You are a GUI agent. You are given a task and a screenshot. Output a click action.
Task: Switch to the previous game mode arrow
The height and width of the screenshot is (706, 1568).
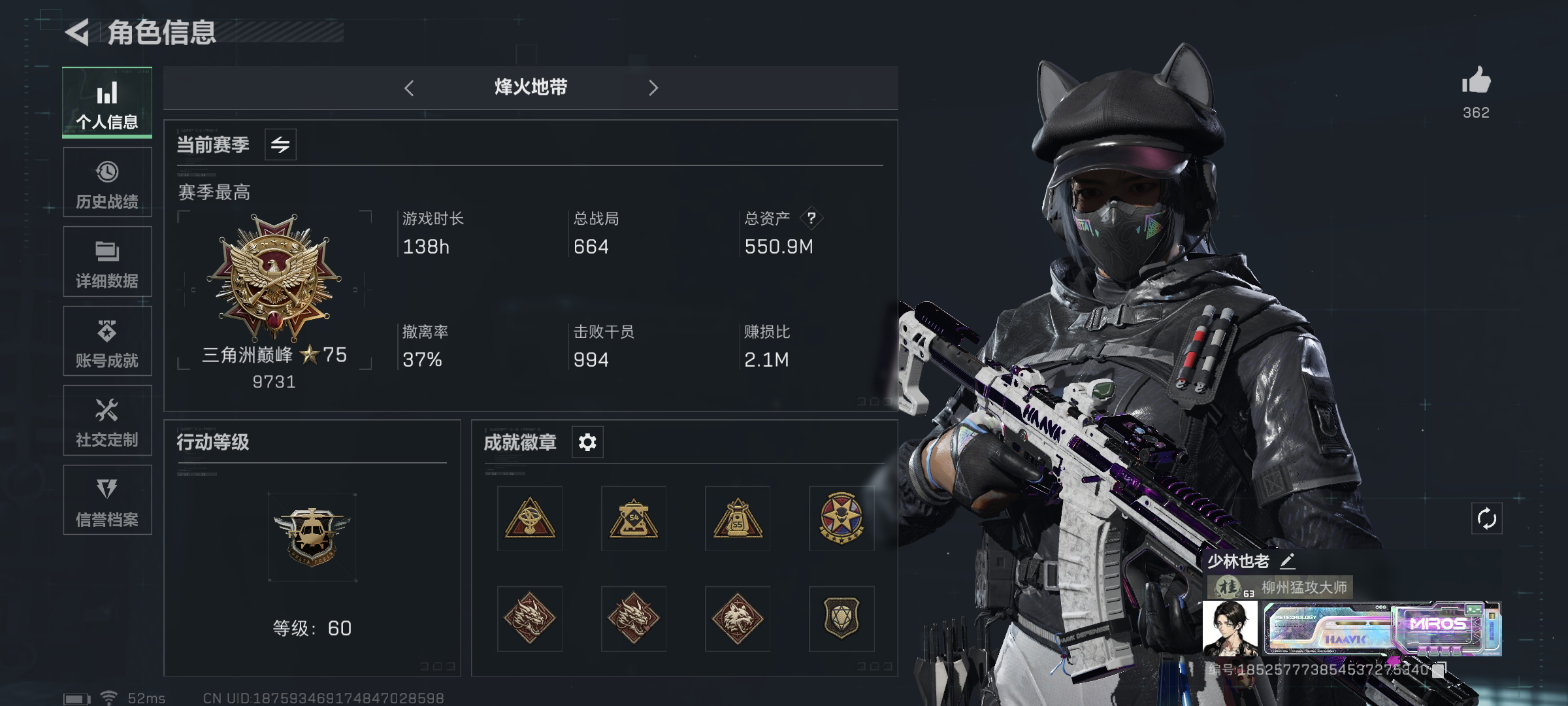(410, 88)
